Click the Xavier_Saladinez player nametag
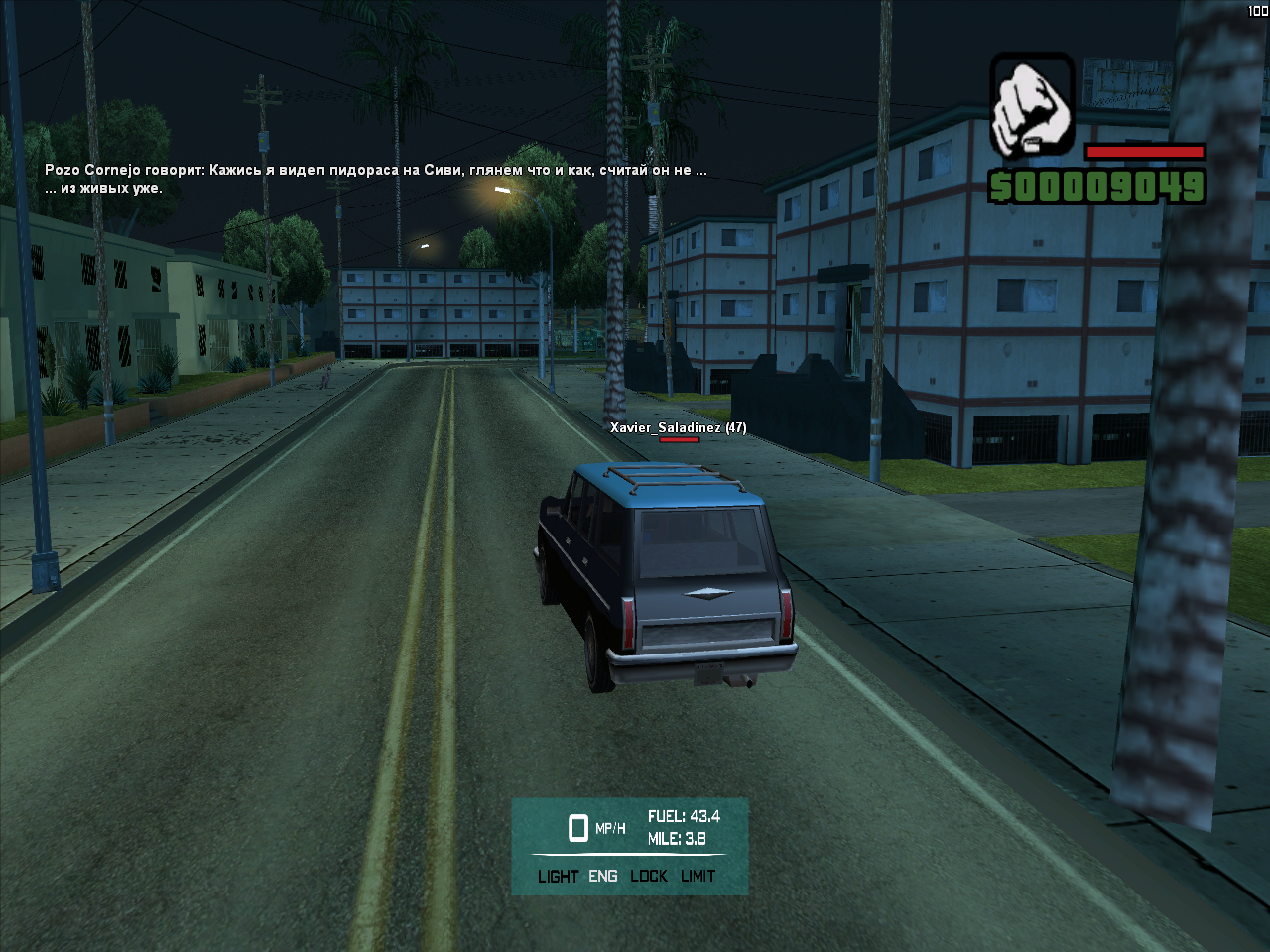This screenshot has height=952, width=1270. (x=678, y=427)
